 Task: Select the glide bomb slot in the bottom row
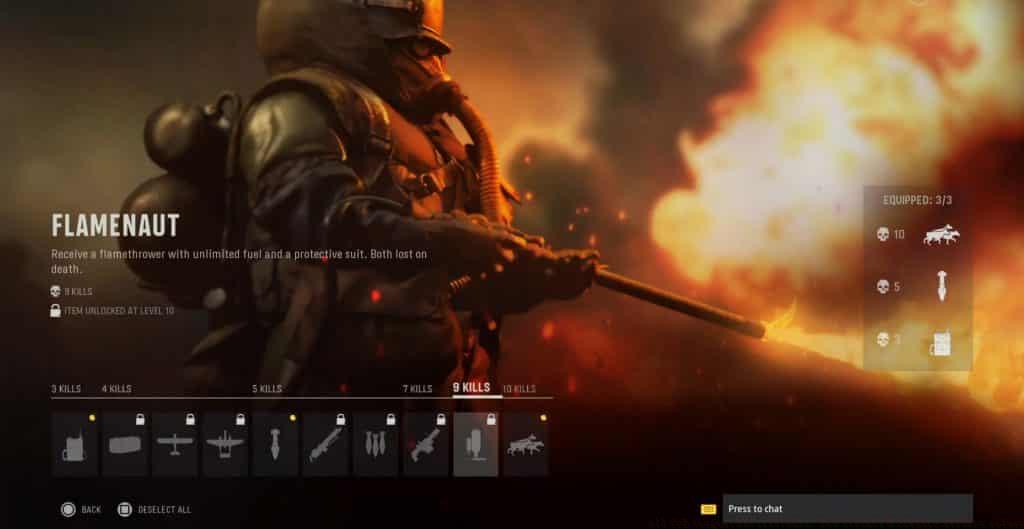[x=275, y=444]
